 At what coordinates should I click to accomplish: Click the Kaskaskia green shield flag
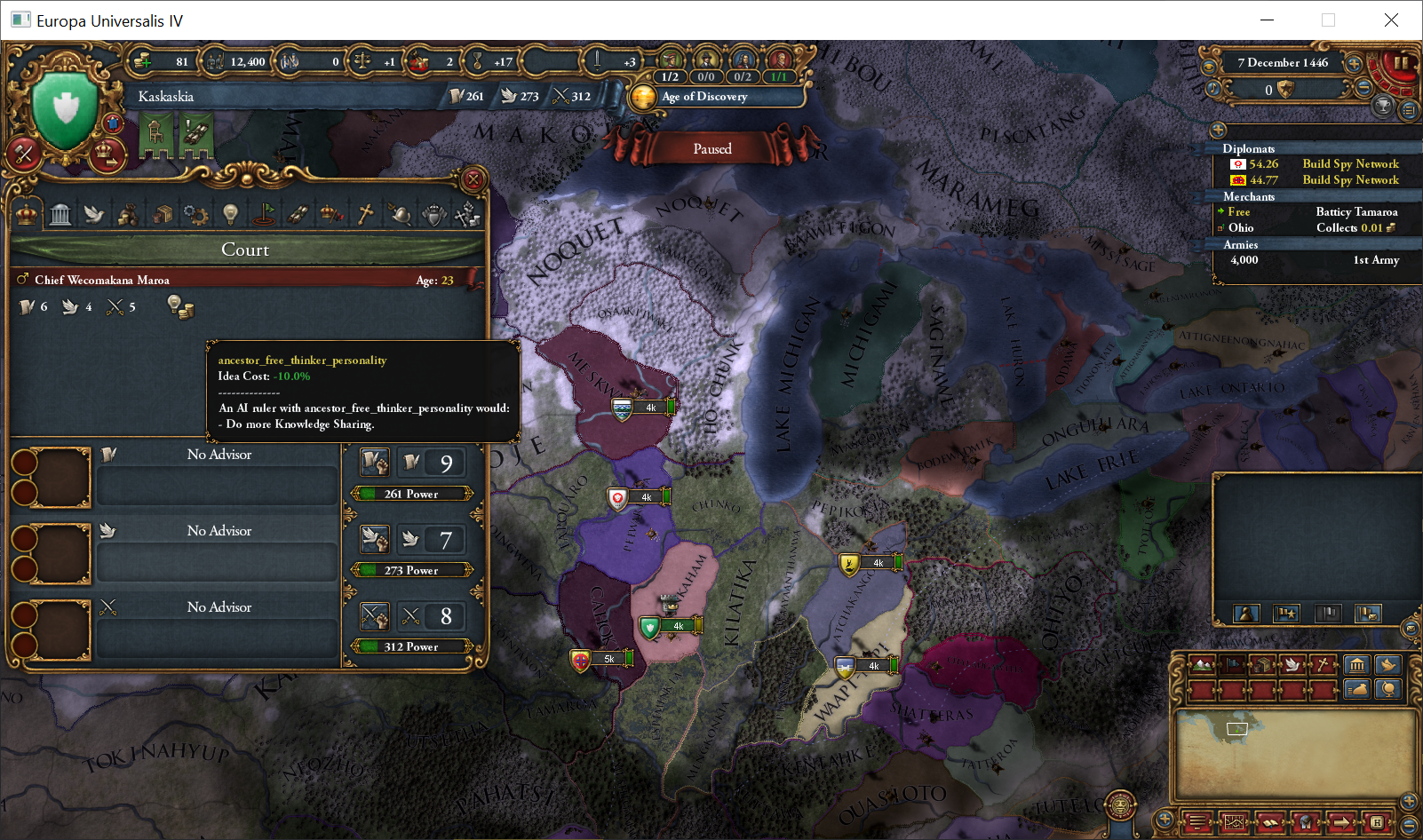(65, 107)
